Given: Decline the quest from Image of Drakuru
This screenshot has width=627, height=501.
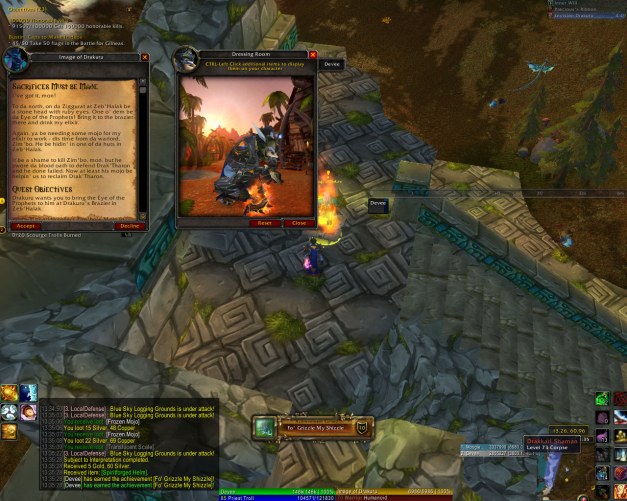Looking at the screenshot, I should click(x=130, y=226).
